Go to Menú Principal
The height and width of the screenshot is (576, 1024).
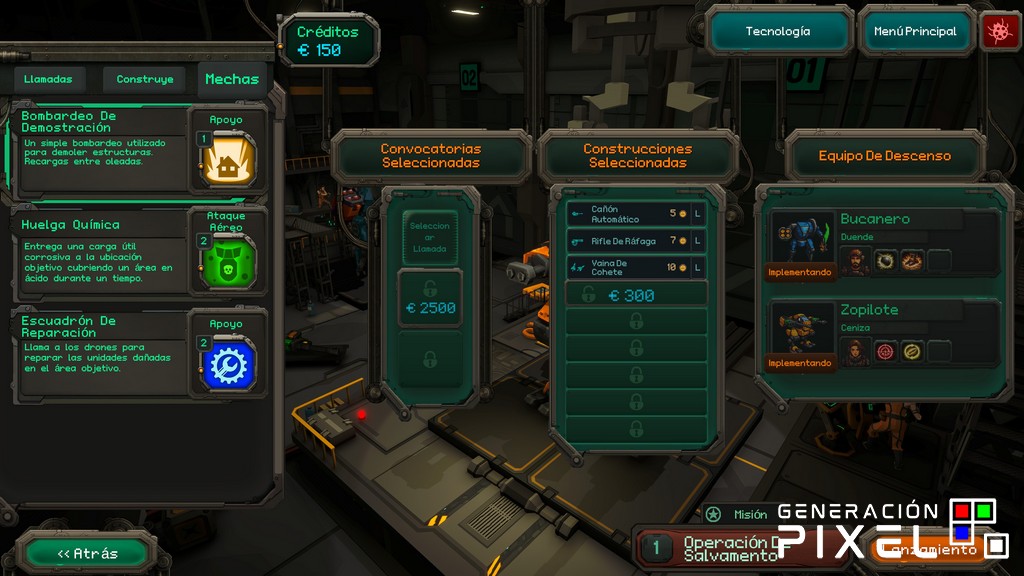click(x=915, y=32)
